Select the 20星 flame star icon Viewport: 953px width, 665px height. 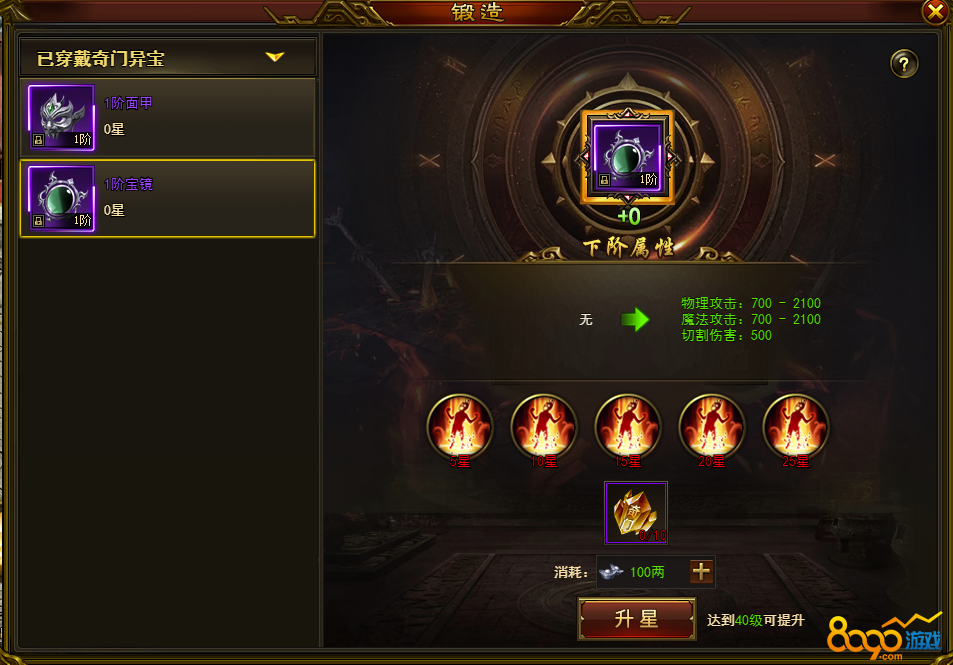(x=712, y=427)
